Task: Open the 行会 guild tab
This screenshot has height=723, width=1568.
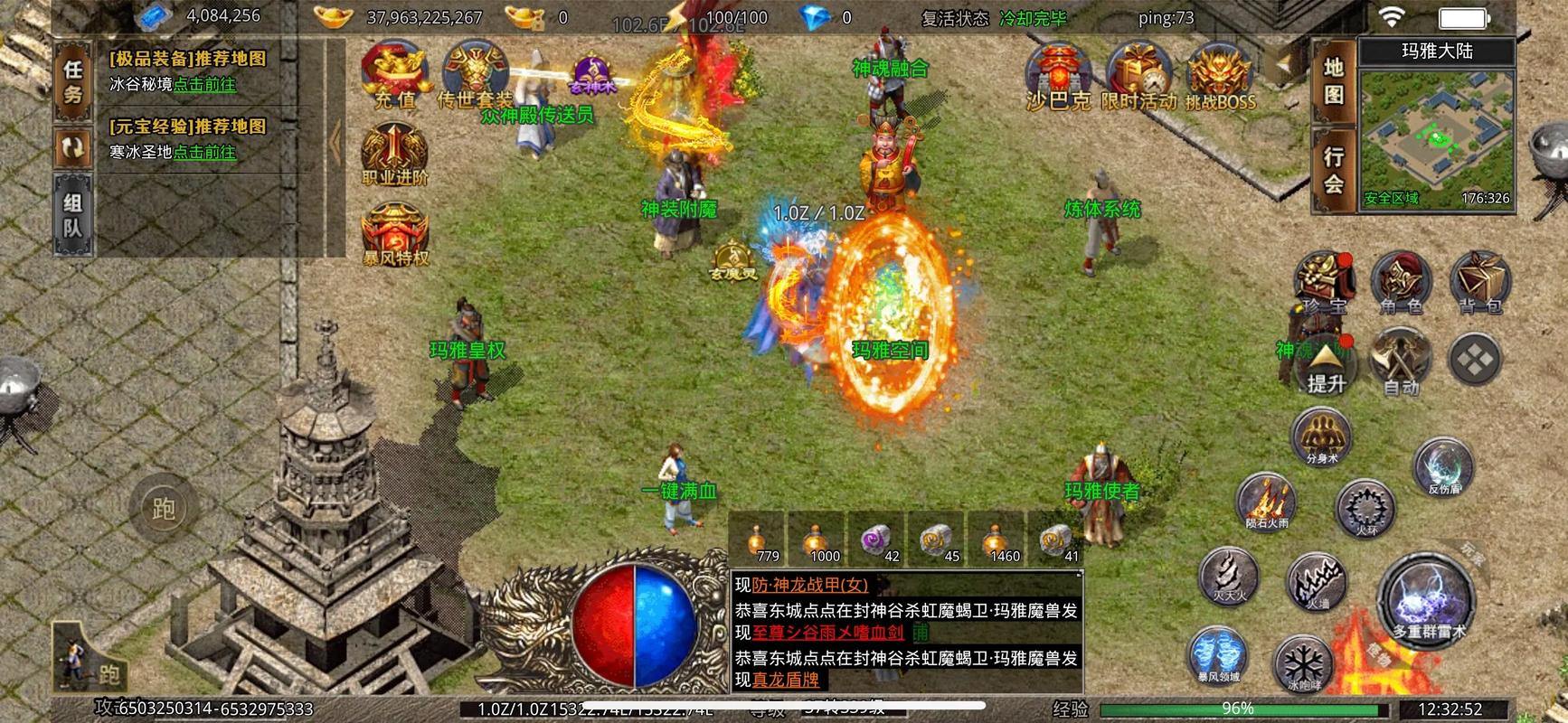Action: point(1334,170)
